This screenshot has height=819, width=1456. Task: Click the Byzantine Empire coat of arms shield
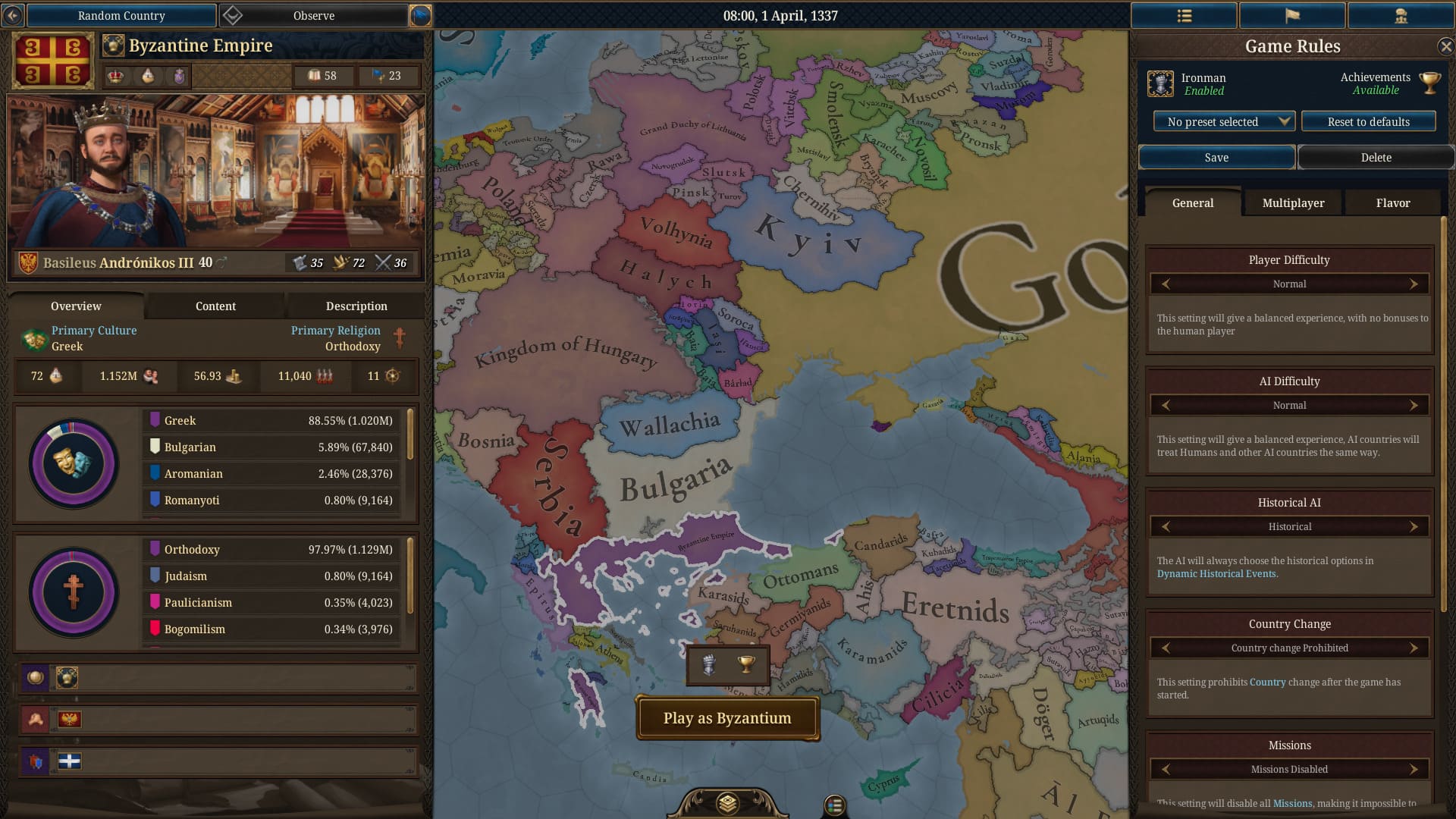coord(52,60)
